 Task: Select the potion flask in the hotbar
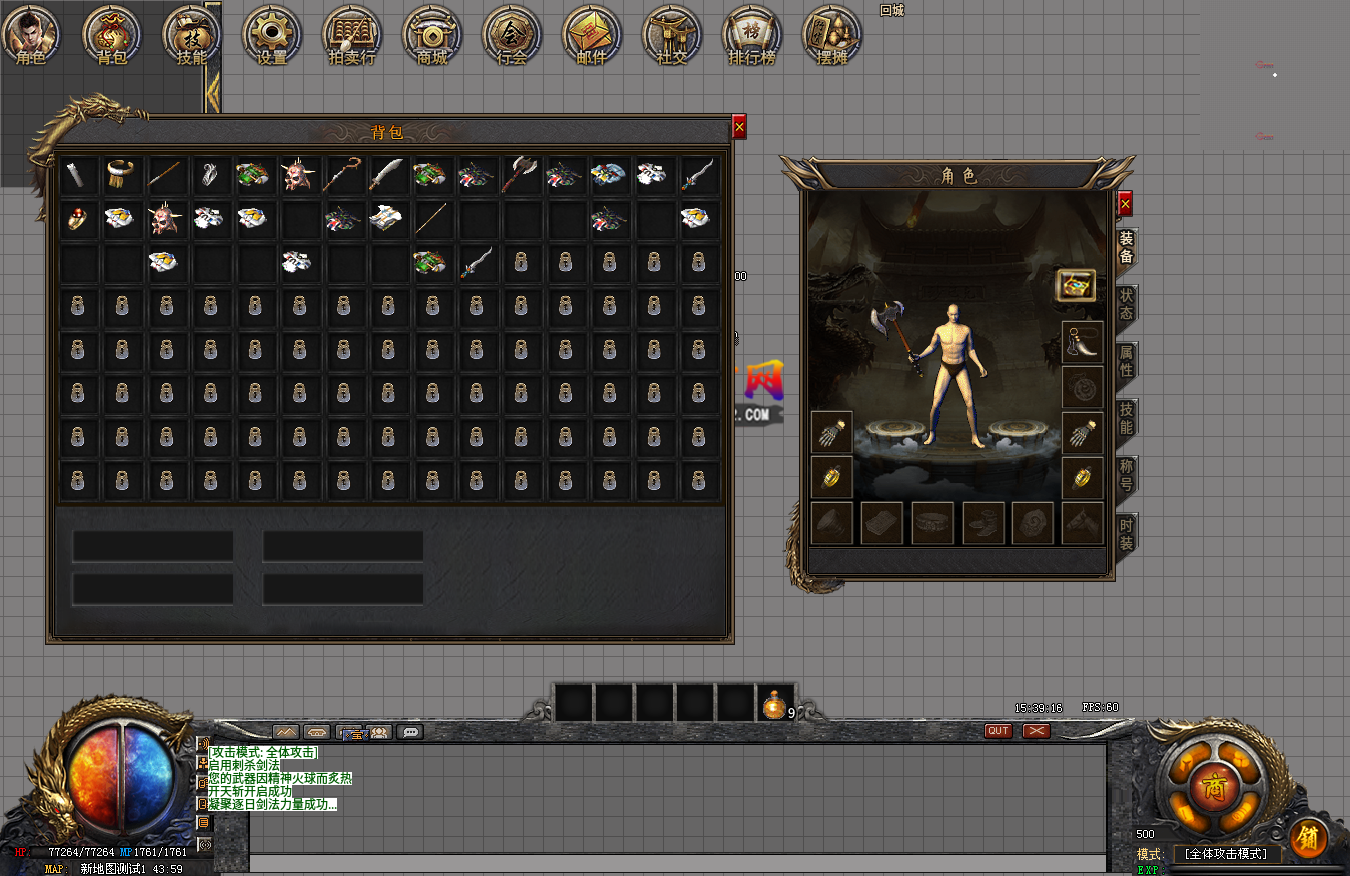[x=774, y=704]
